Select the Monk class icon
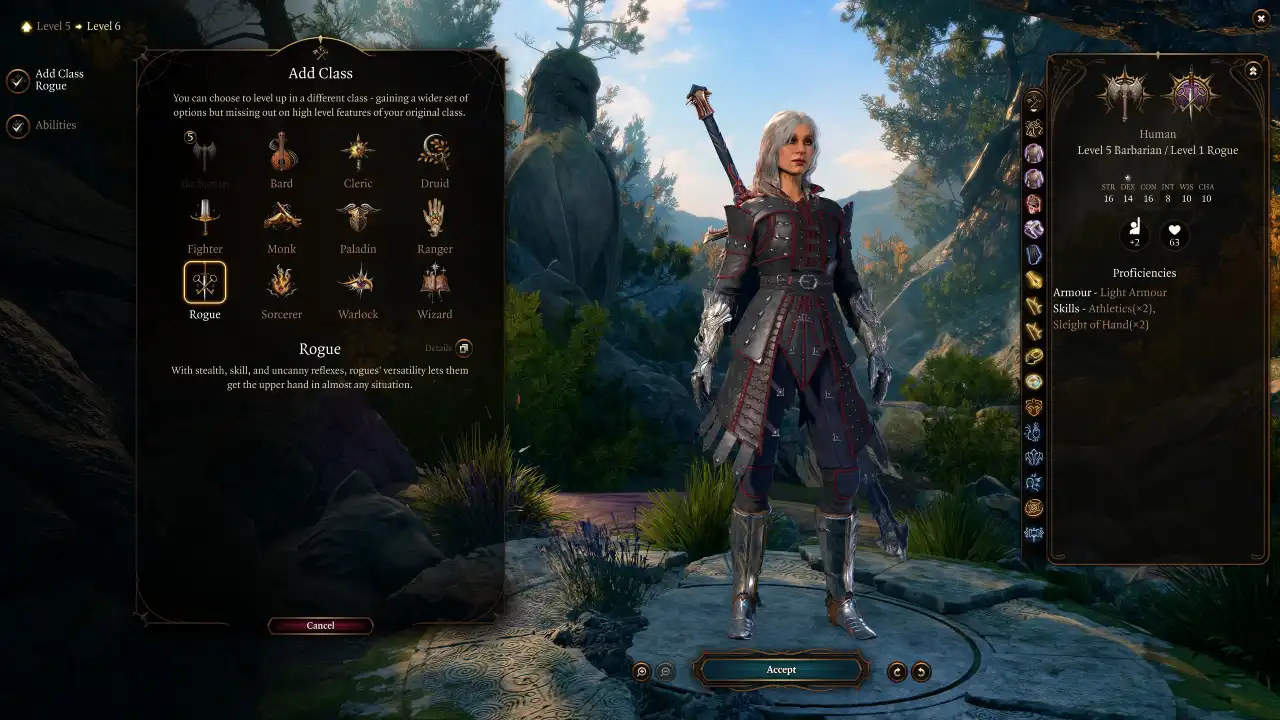This screenshot has height=720, width=1280. [x=281, y=222]
